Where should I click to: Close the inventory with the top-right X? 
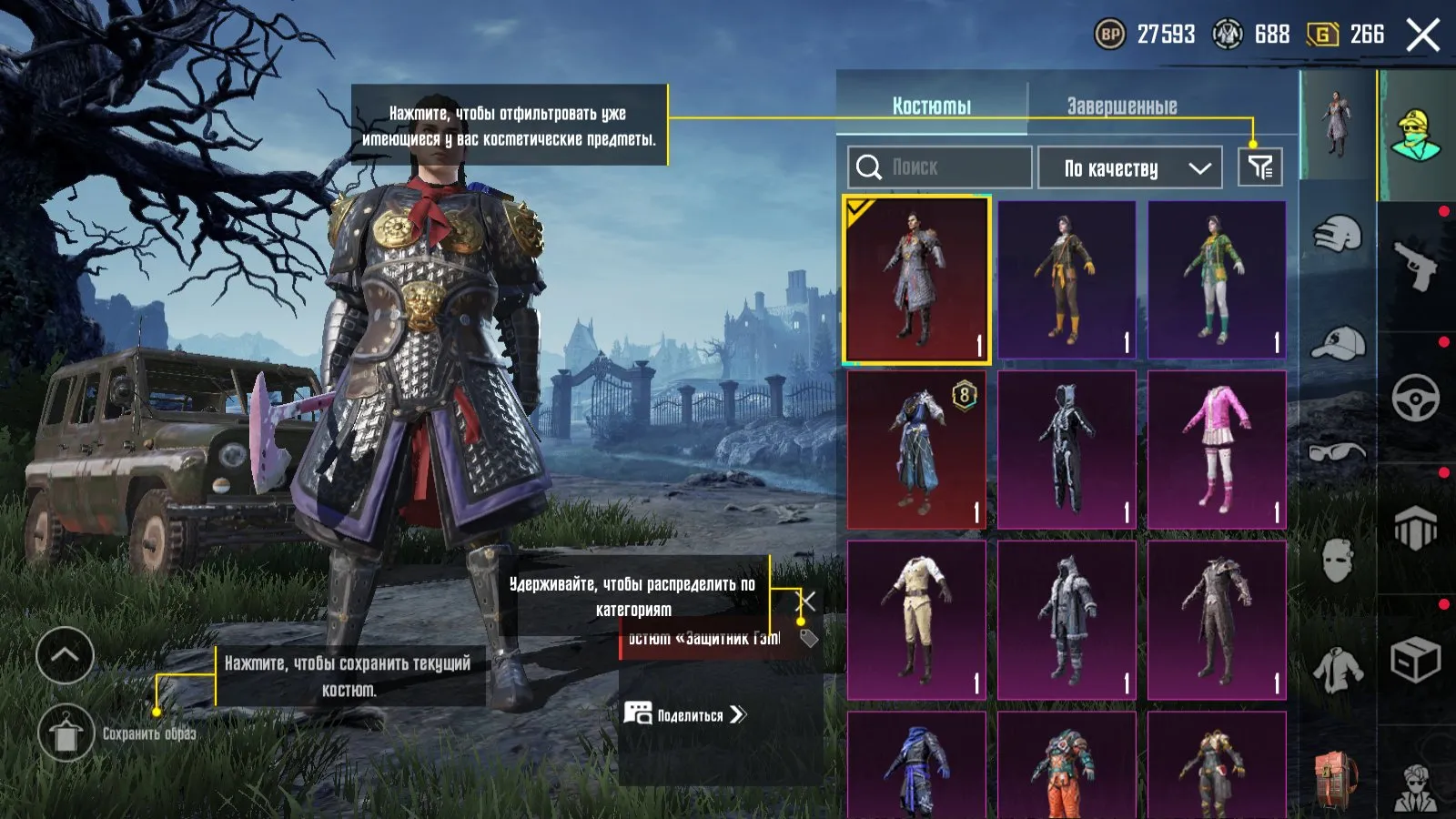(x=1422, y=35)
